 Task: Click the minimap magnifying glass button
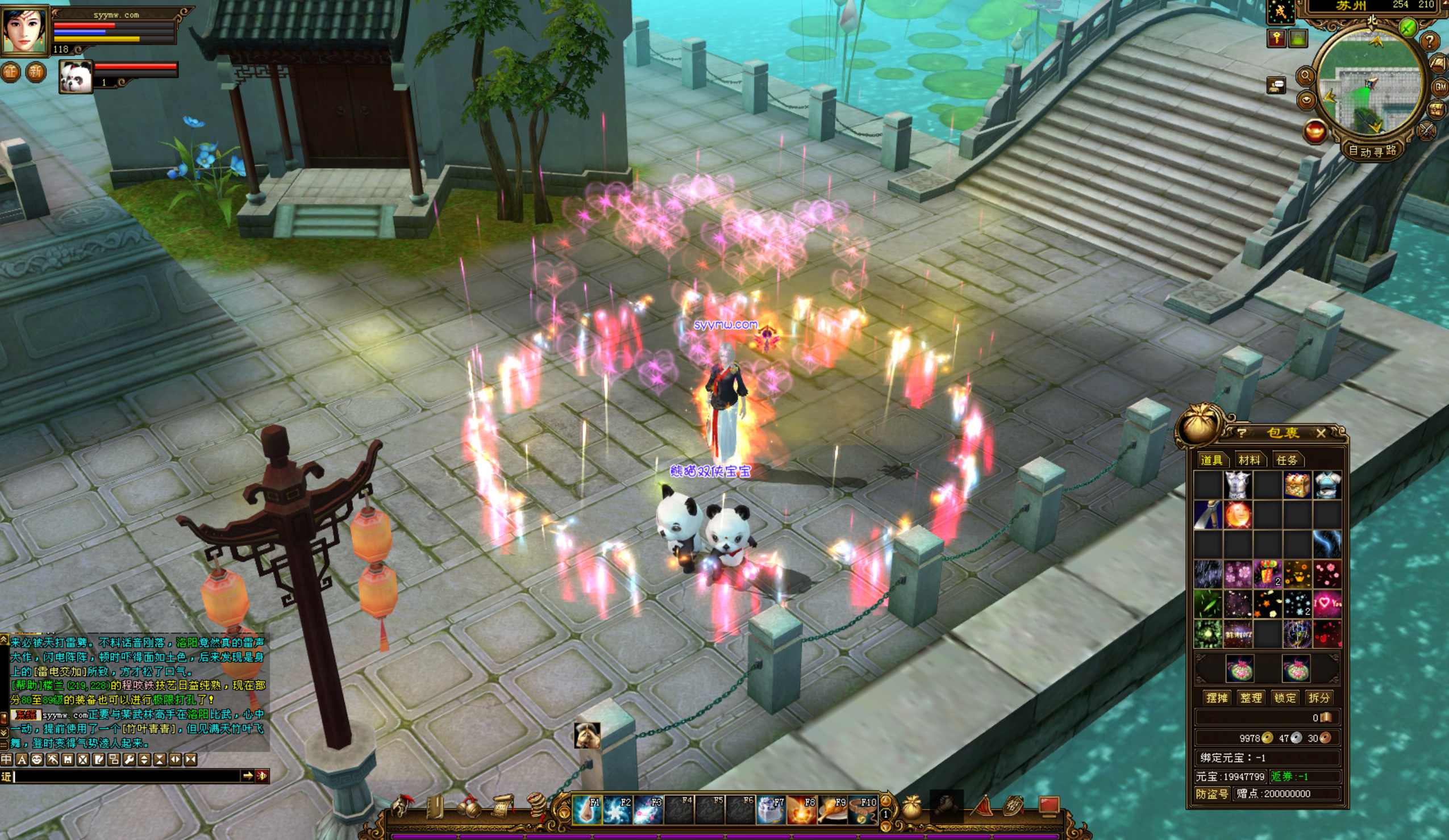click(1305, 76)
